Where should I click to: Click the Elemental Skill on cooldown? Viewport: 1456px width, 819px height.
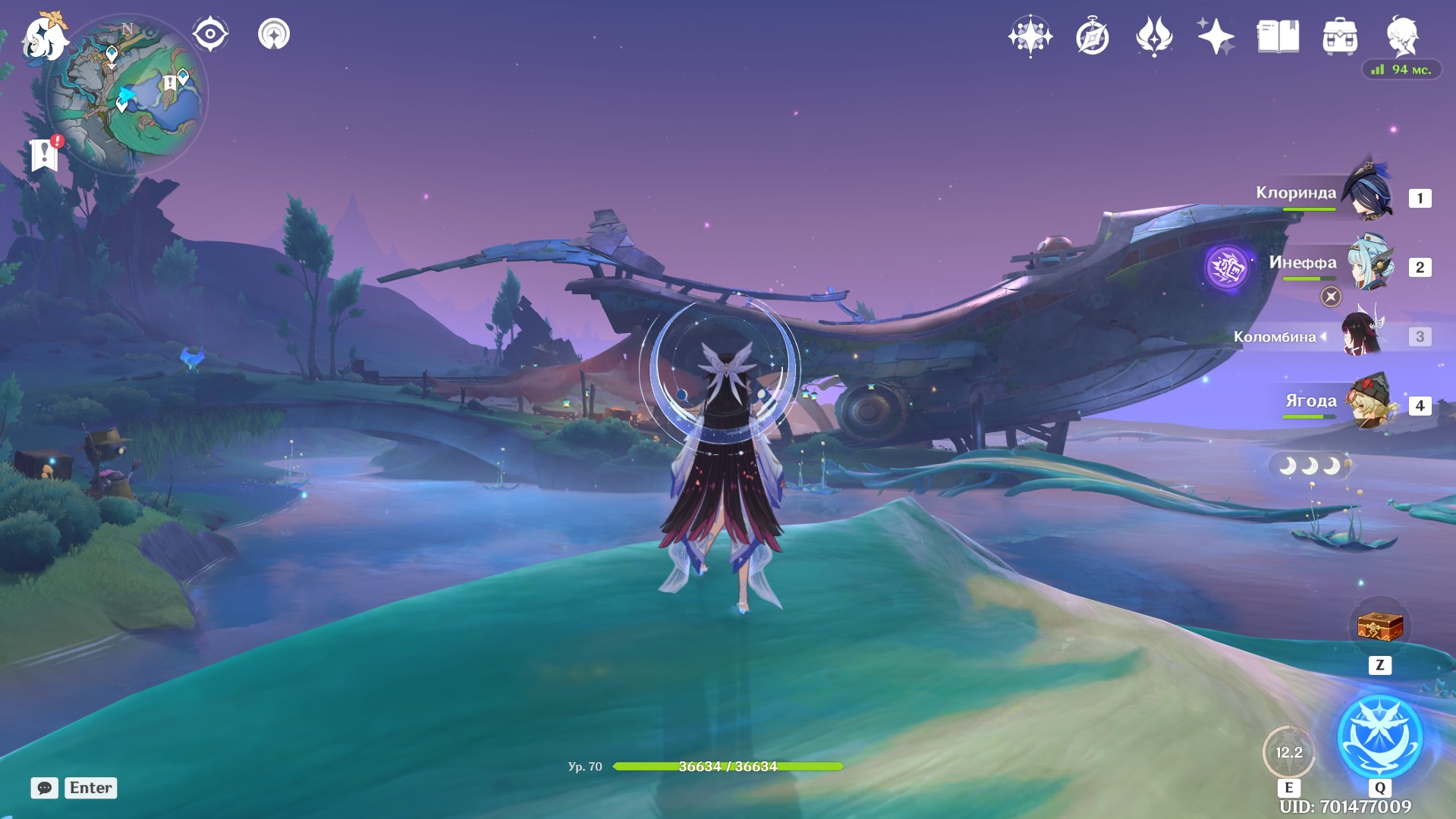tap(1288, 752)
